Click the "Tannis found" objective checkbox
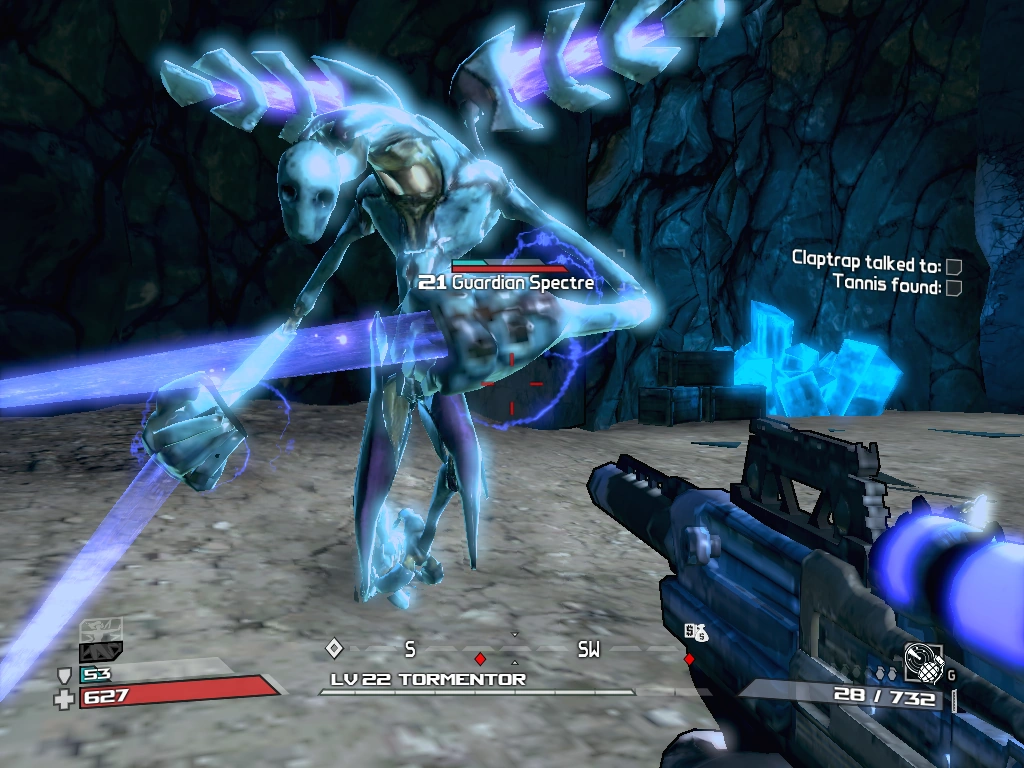Viewport: 1024px width, 768px height. (x=954, y=288)
